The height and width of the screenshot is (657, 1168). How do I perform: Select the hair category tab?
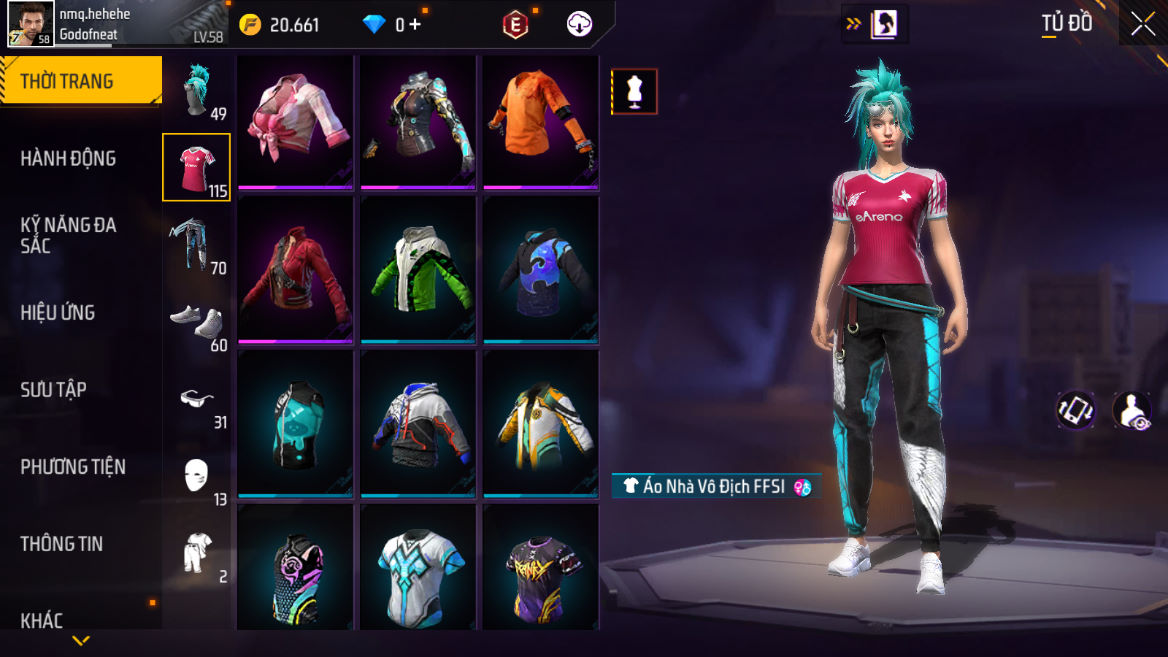click(197, 90)
